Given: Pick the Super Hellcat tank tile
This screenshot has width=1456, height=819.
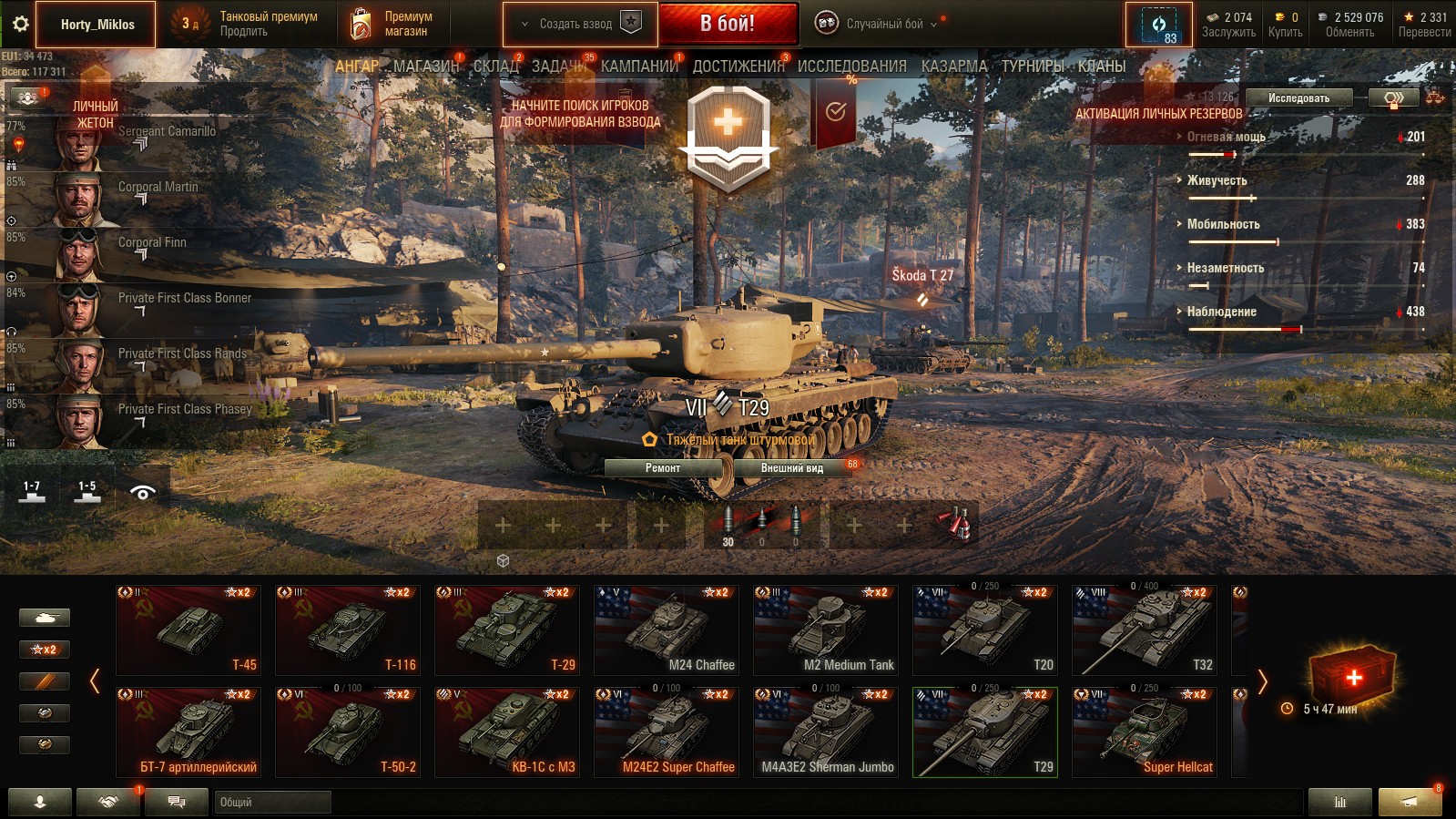Looking at the screenshot, I should (1144, 732).
